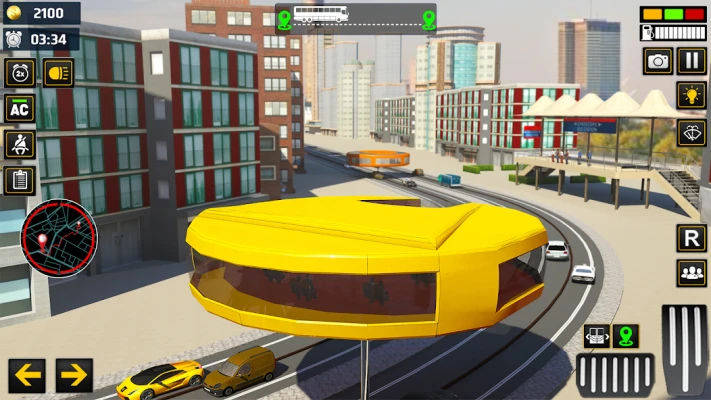
Task: Tap the green location pin button
Action: (626, 336)
